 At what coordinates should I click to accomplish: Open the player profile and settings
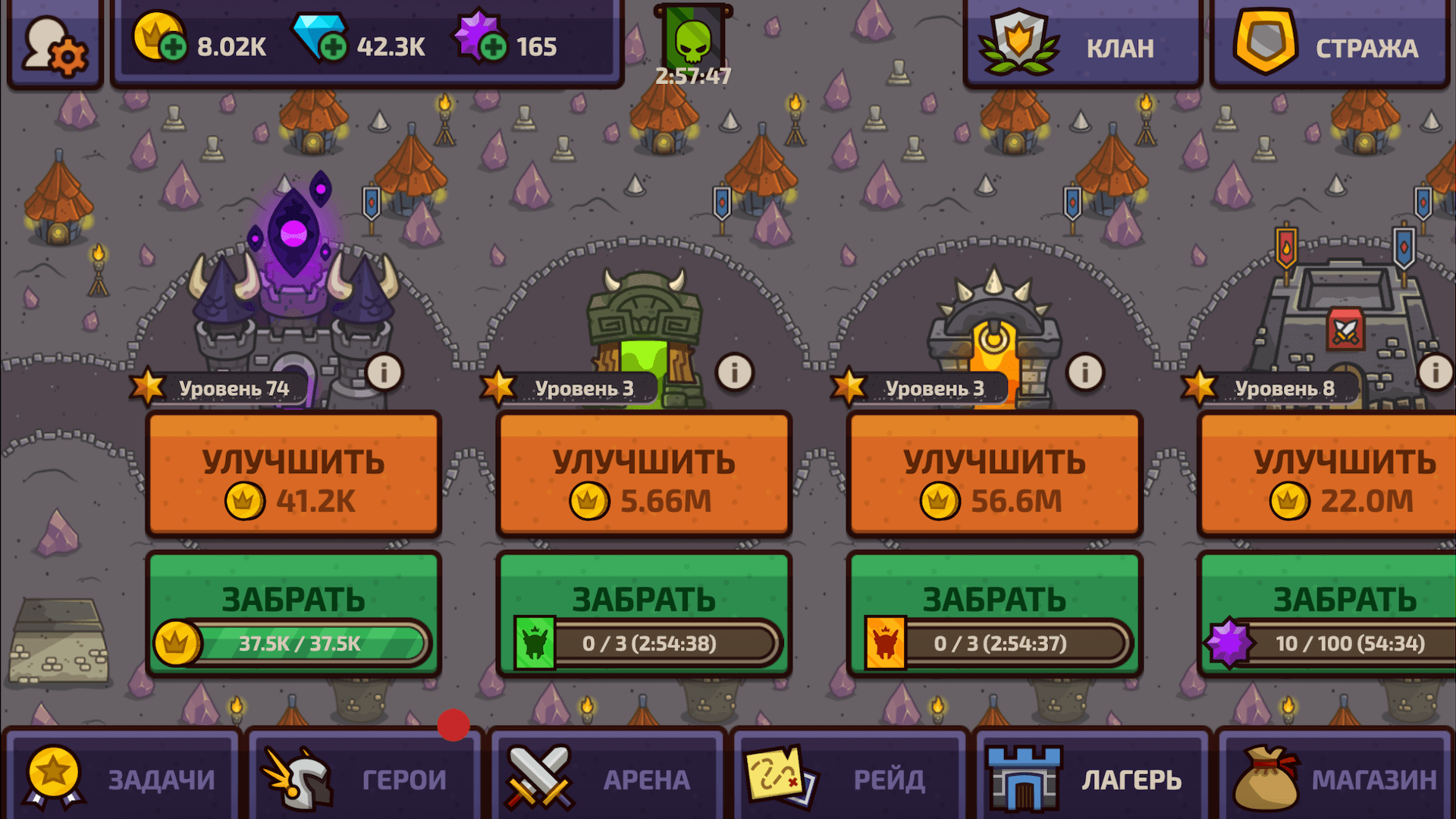[x=53, y=44]
